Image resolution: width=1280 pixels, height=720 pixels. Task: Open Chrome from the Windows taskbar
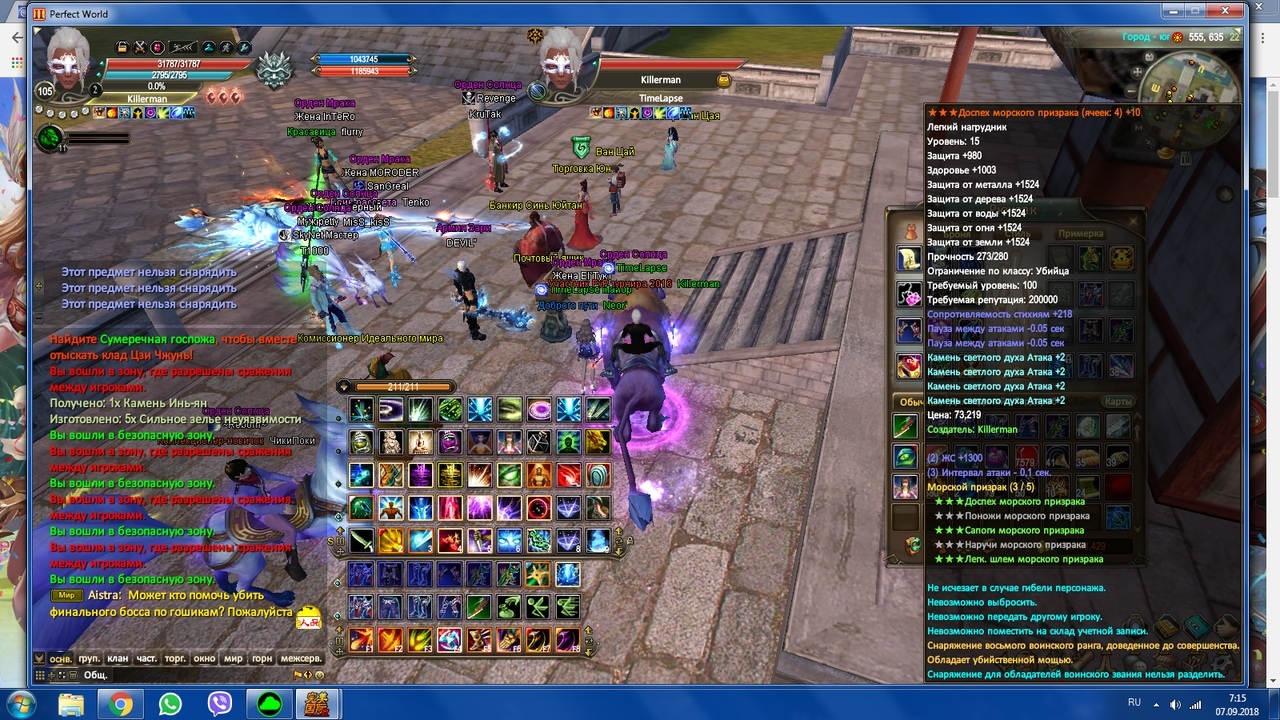tap(121, 705)
